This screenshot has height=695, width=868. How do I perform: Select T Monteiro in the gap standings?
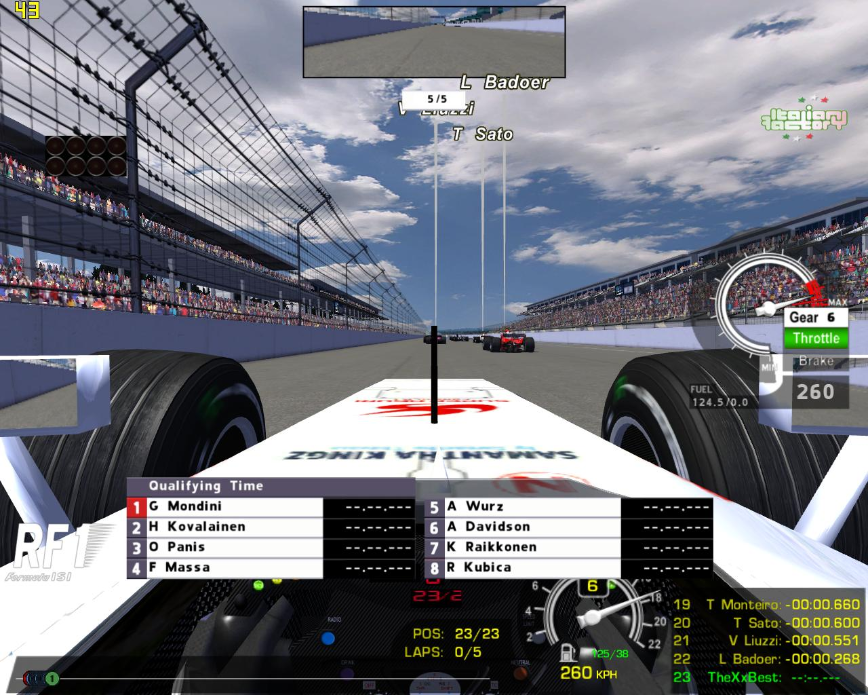point(766,604)
